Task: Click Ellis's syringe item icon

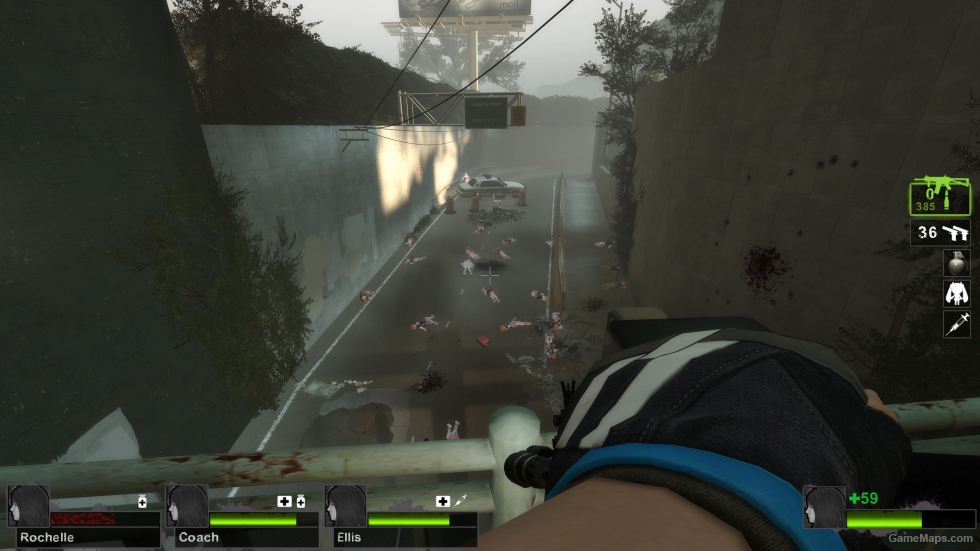Action: click(460, 501)
